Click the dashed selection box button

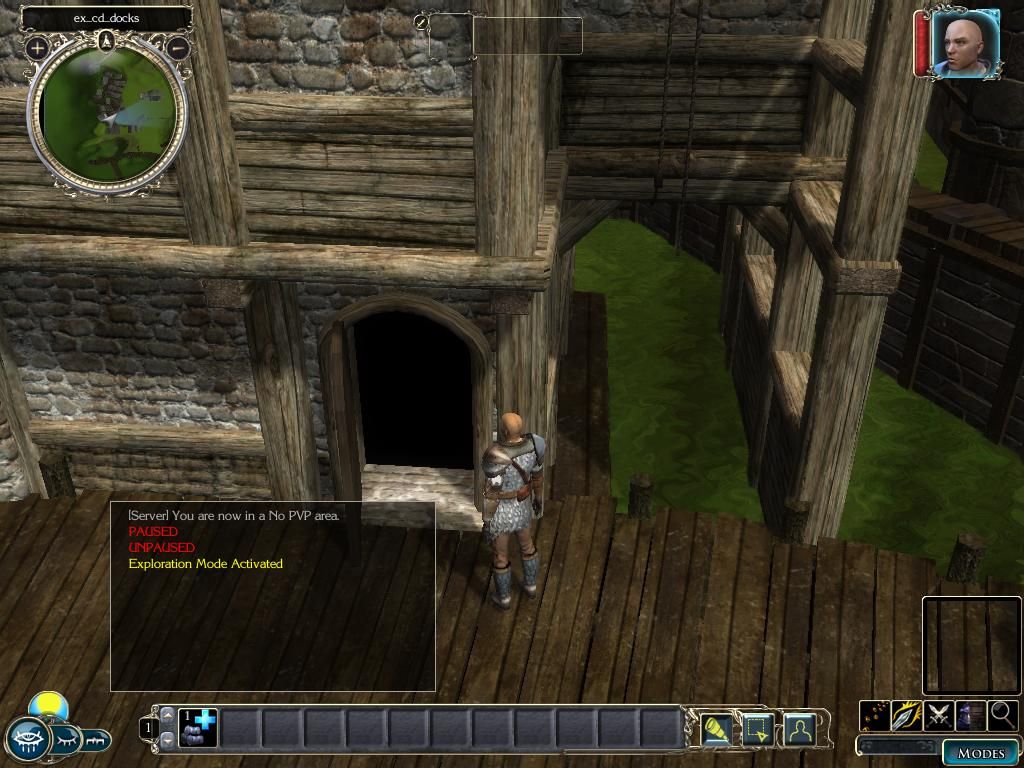[x=756, y=730]
